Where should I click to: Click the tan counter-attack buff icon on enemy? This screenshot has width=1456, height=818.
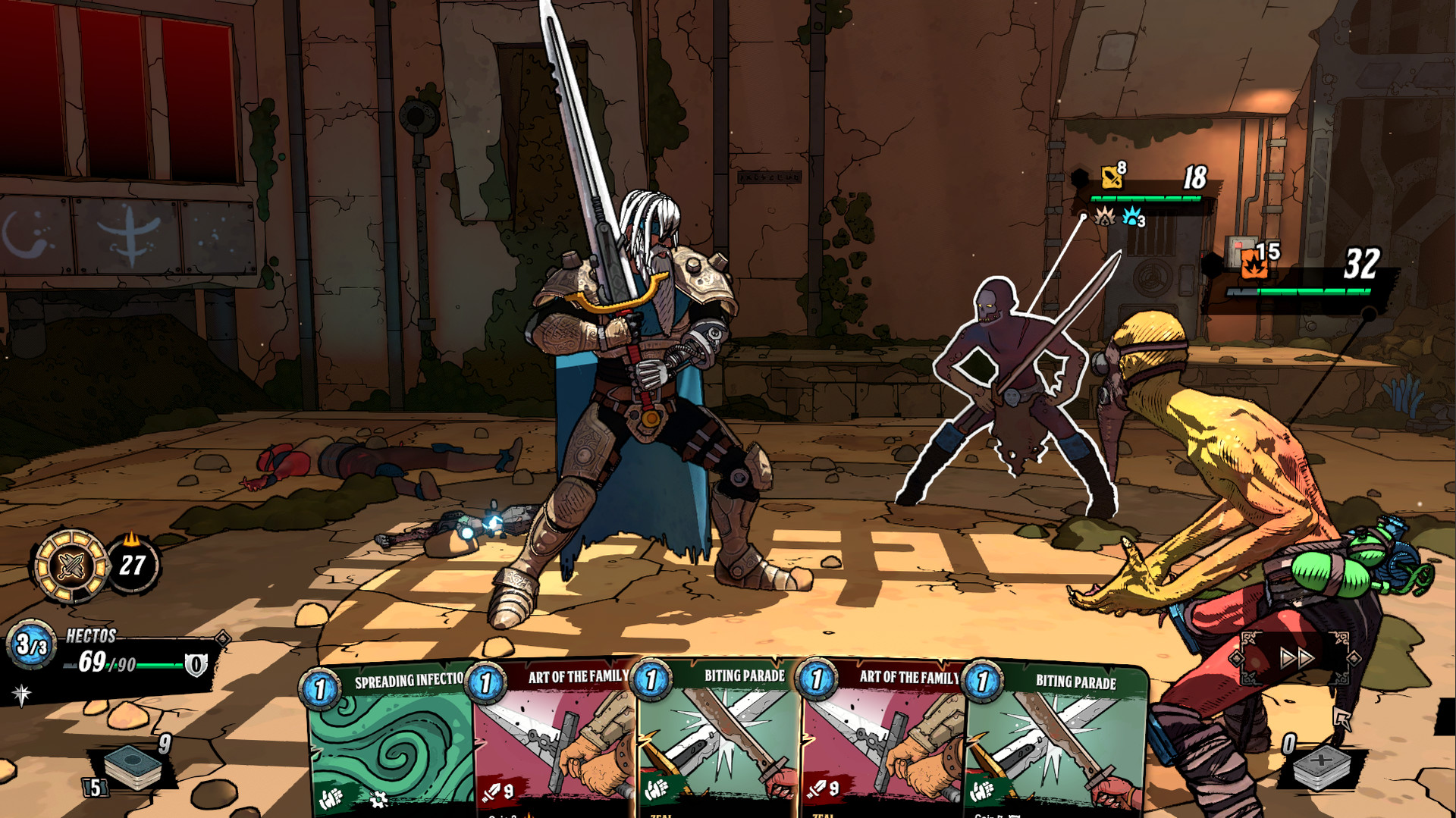pos(1106,218)
